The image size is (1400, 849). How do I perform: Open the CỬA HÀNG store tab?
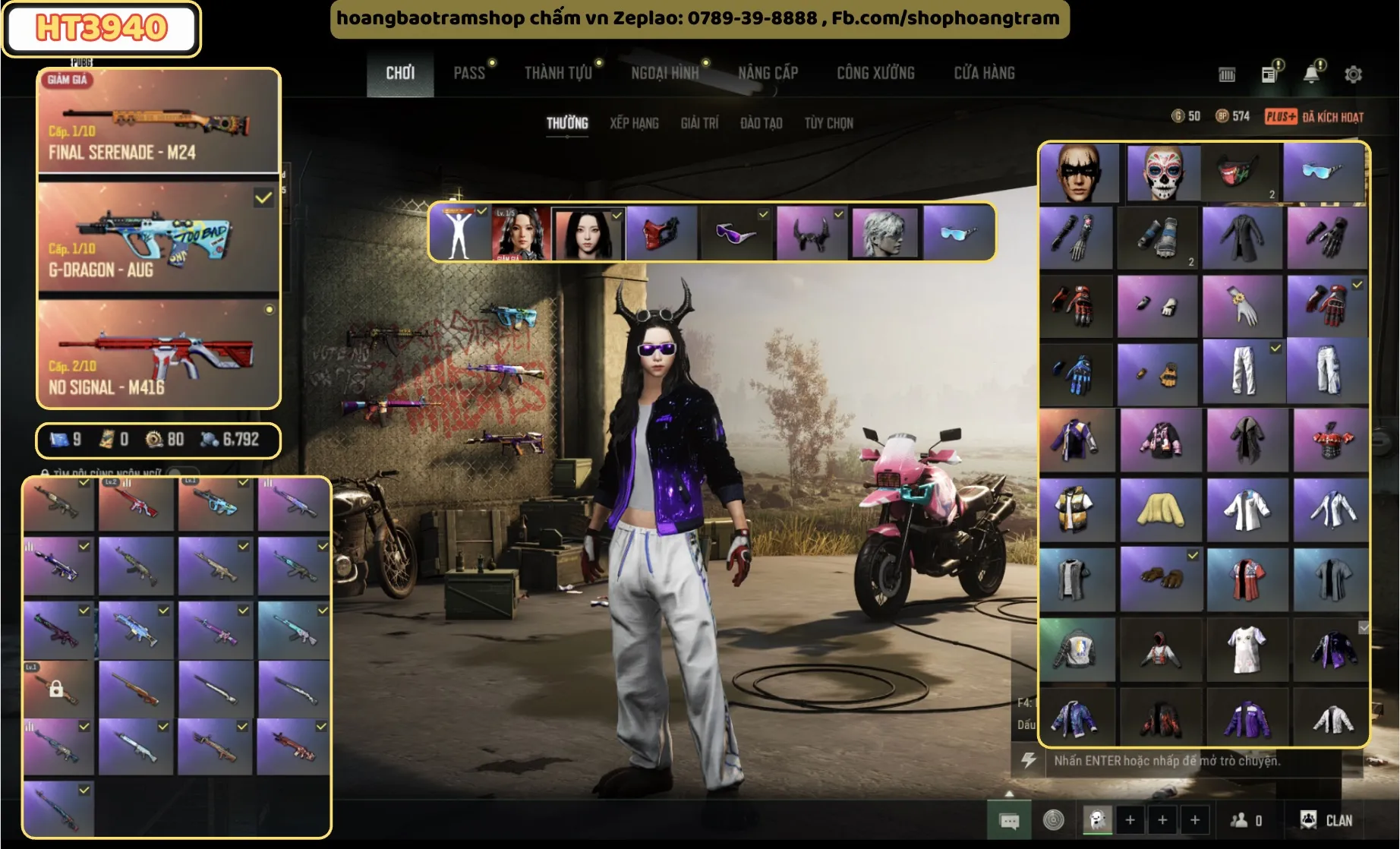point(984,73)
